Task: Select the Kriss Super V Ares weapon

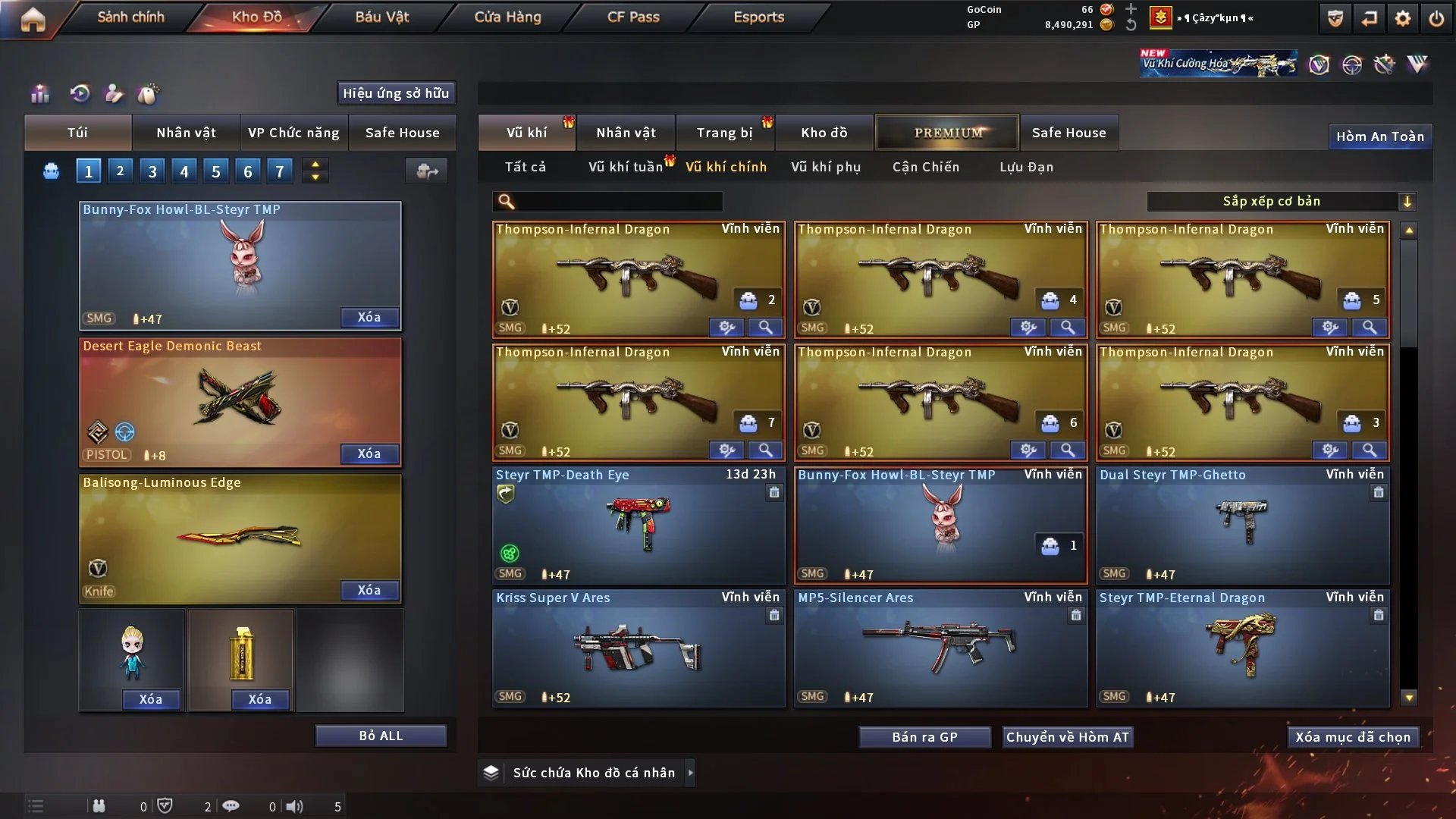Action: (639, 648)
